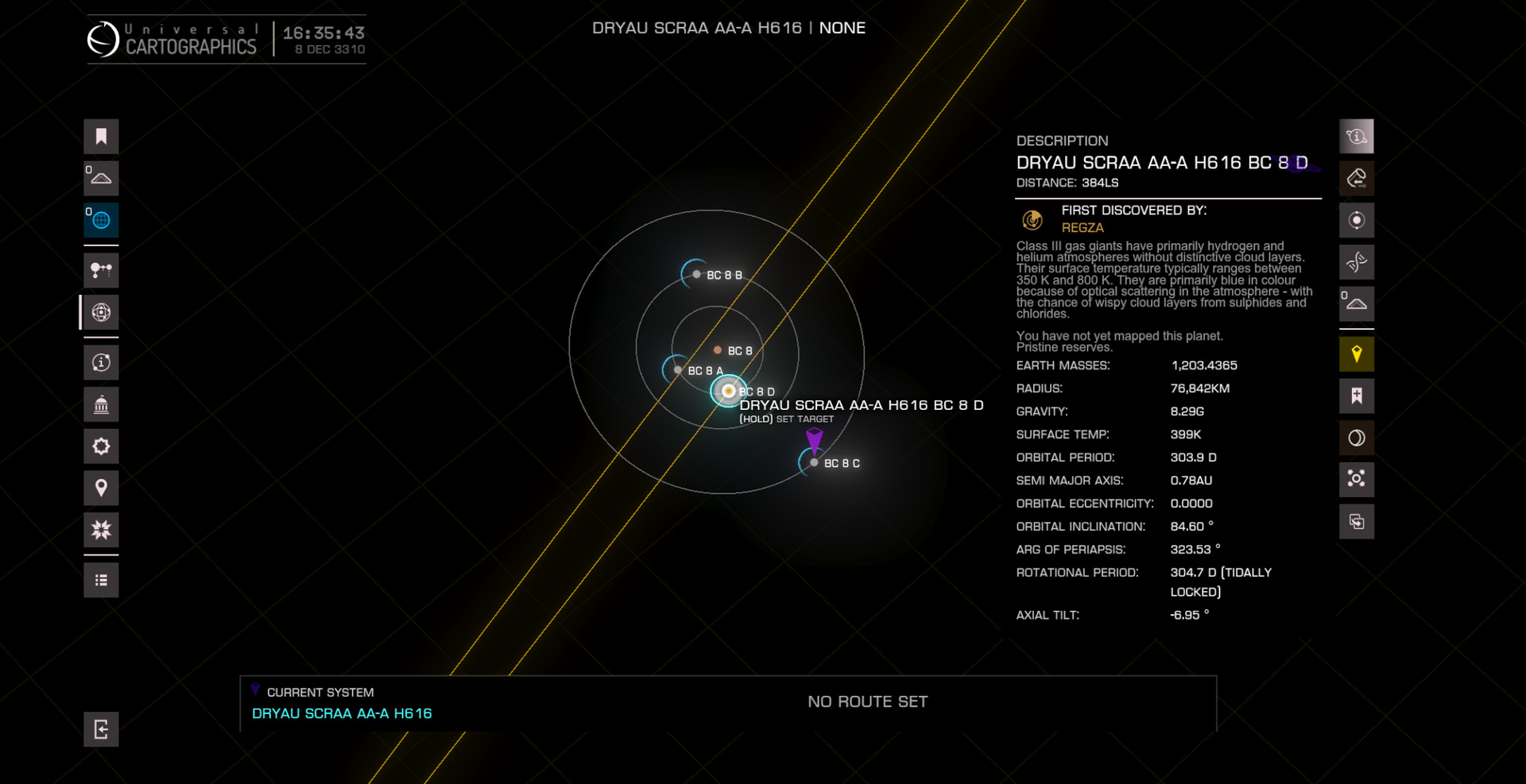
Task: Open the planet composition tab
Action: click(x=1356, y=178)
